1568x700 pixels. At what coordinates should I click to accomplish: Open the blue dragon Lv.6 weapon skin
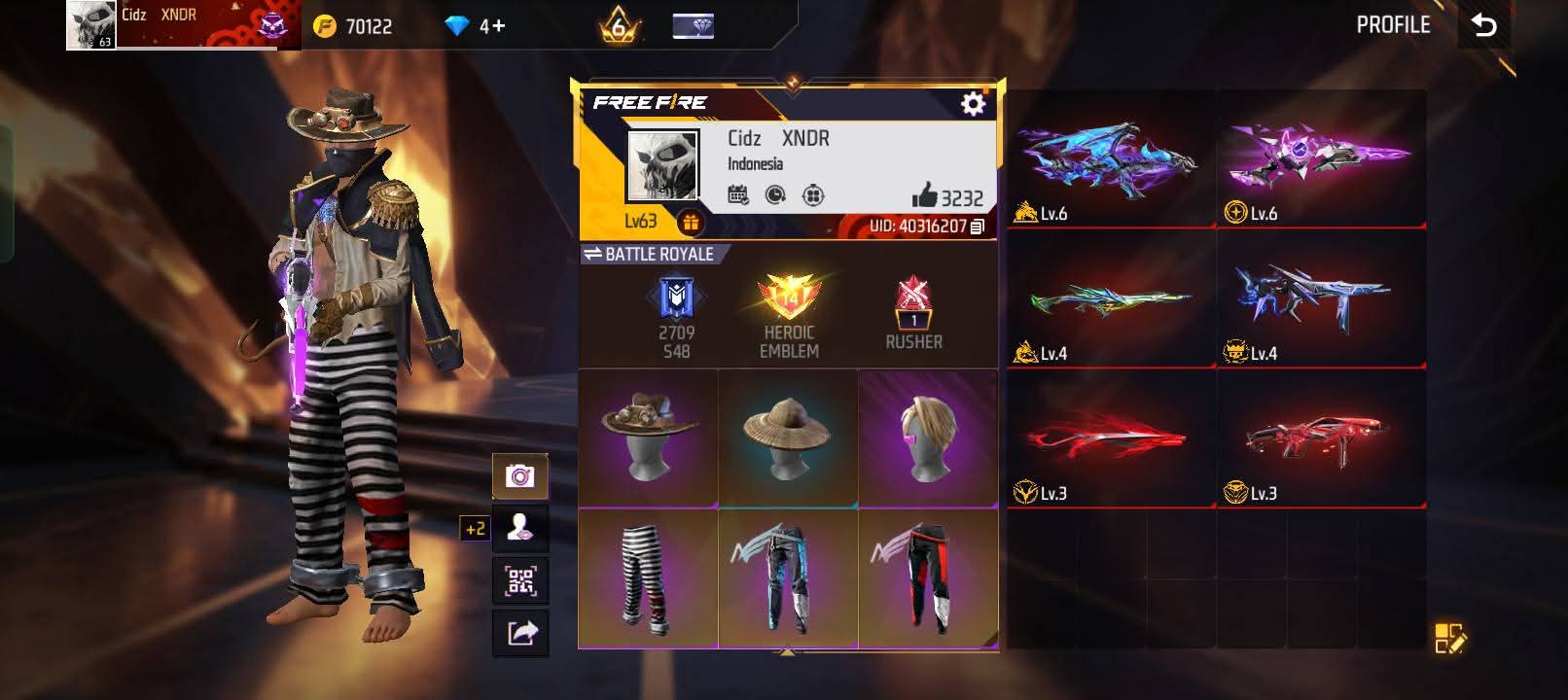1110,162
